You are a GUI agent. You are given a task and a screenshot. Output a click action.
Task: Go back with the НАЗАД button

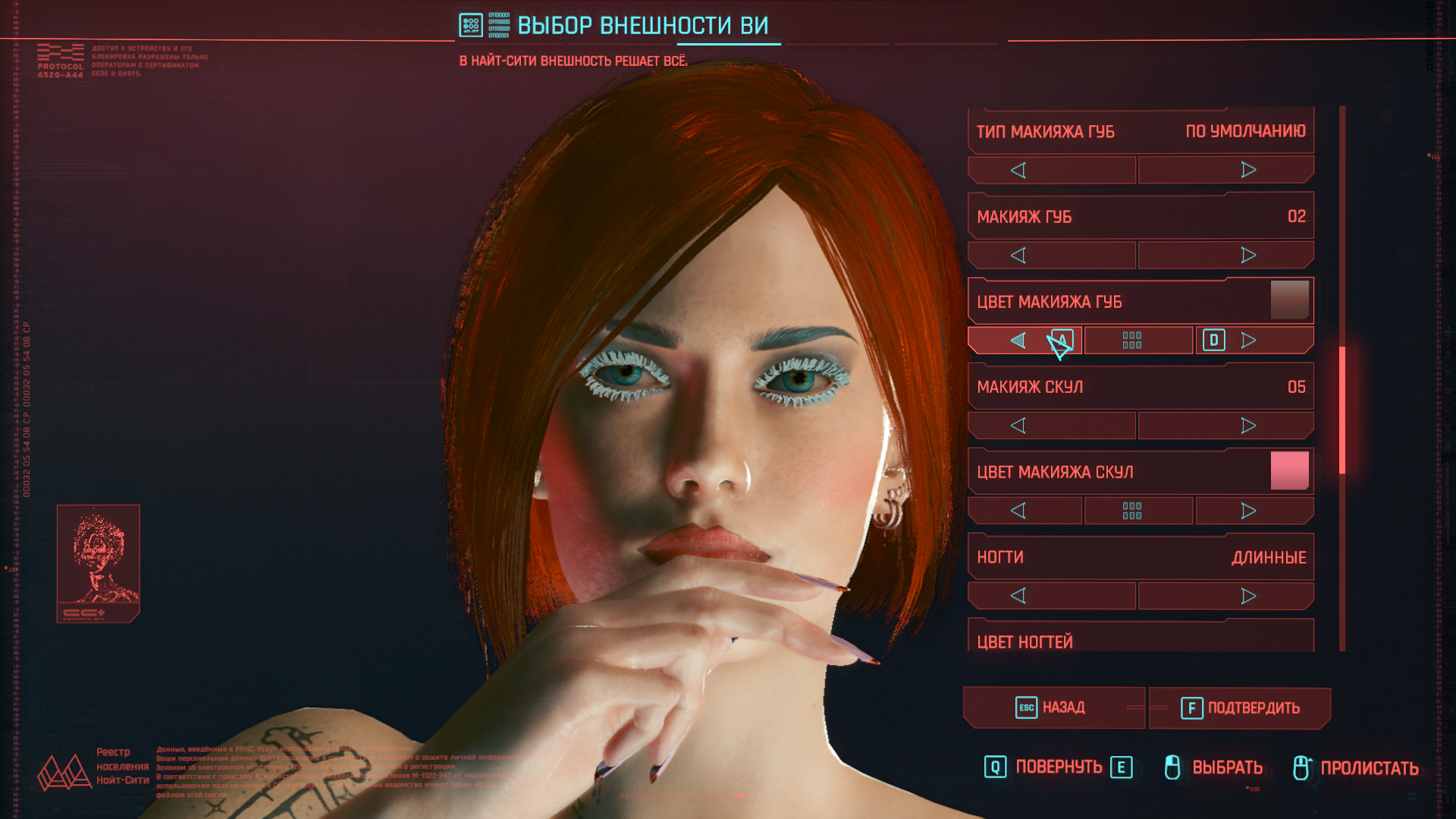pos(1053,708)
